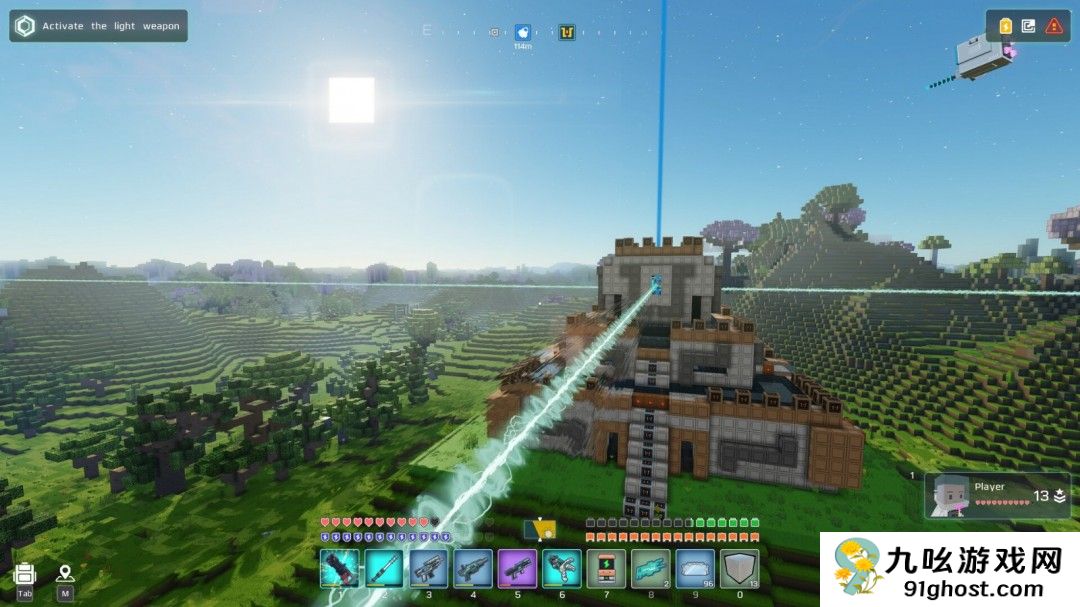Choose the launcher gun in slot 4
Screen dimensions: 1080x607
473,568
